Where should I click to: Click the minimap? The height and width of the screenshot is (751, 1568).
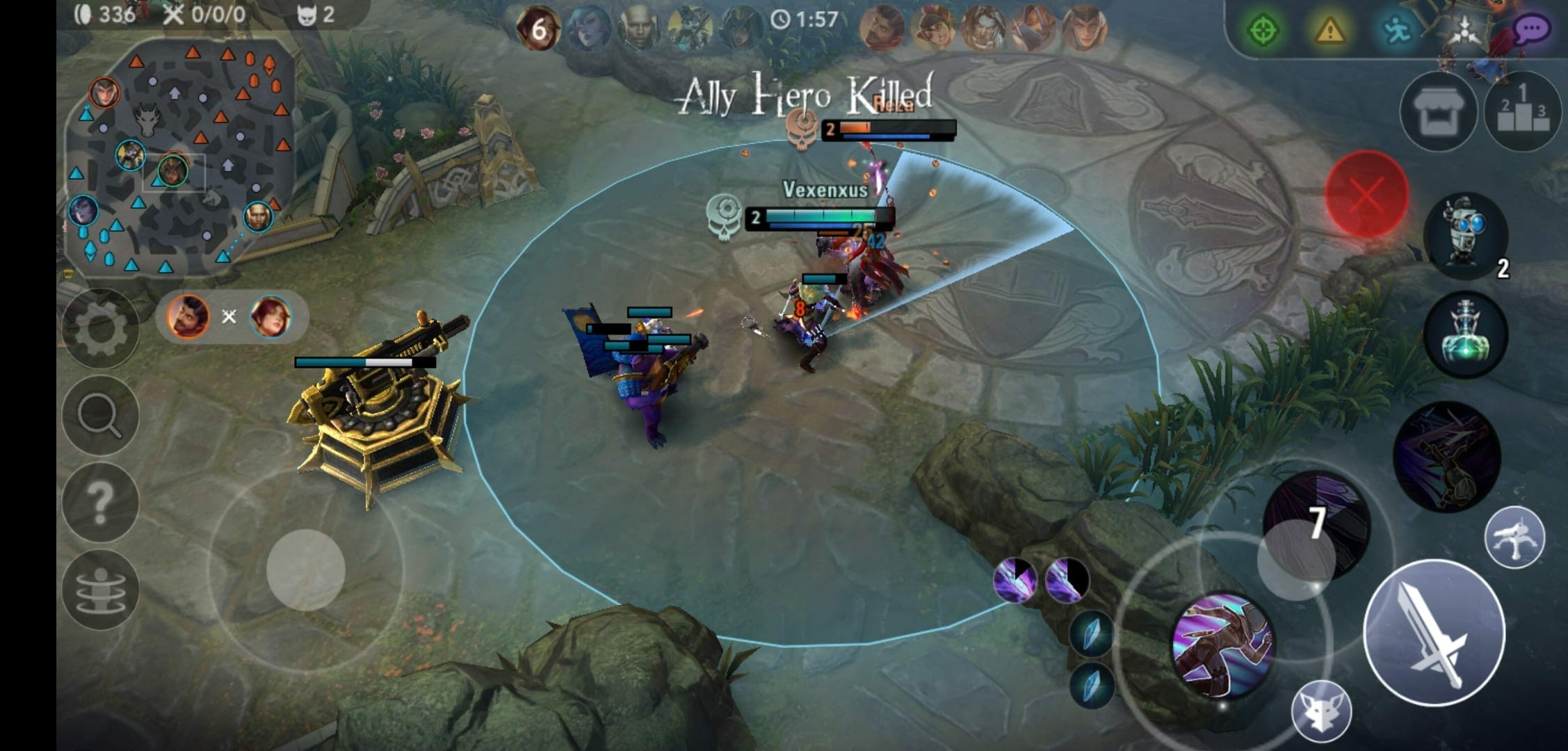pyautogui.click(x=179, y=156)
